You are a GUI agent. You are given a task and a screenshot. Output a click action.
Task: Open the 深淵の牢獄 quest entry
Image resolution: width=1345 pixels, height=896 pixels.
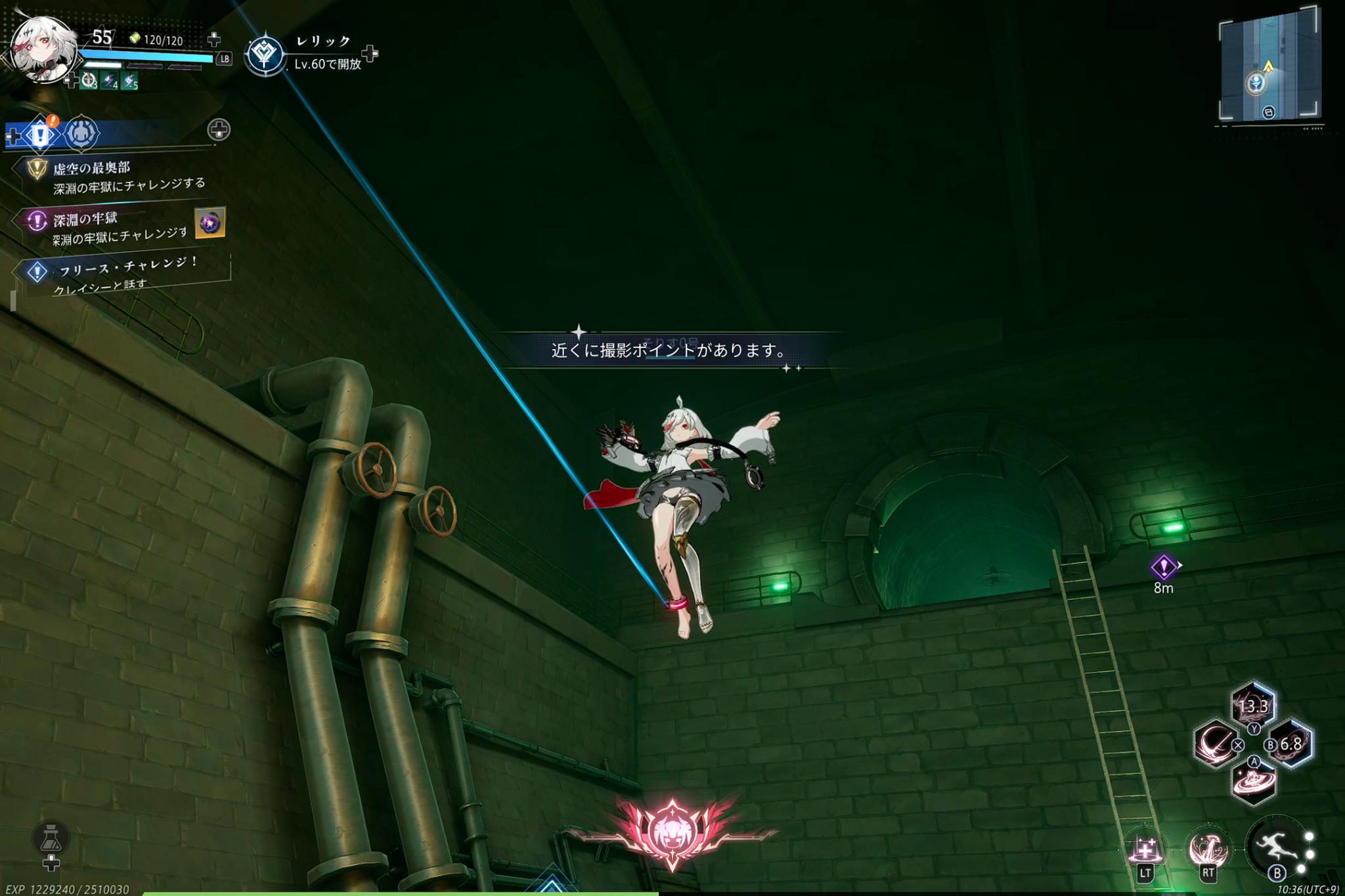(x=85, y=219)
